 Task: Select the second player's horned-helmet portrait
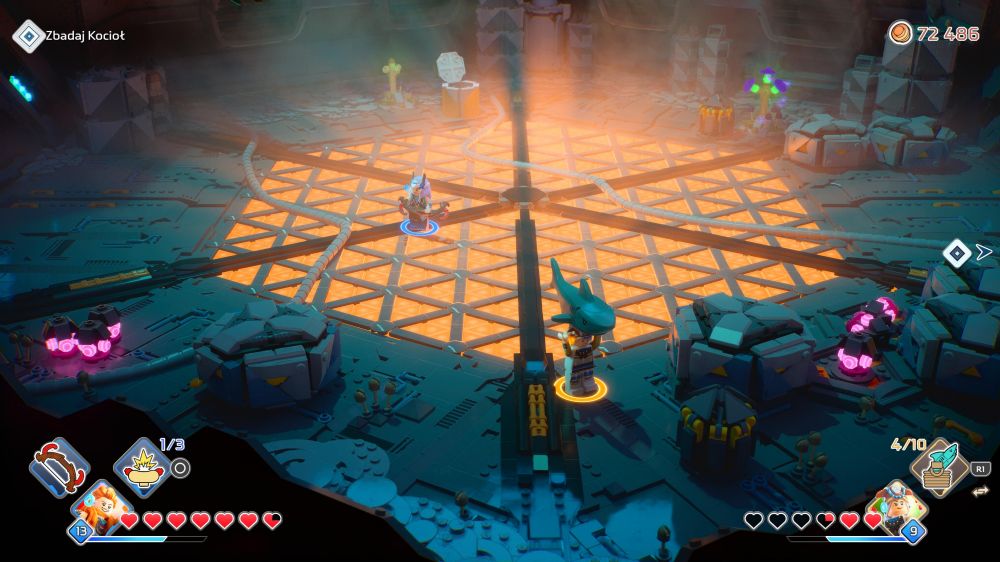(896, 507)
